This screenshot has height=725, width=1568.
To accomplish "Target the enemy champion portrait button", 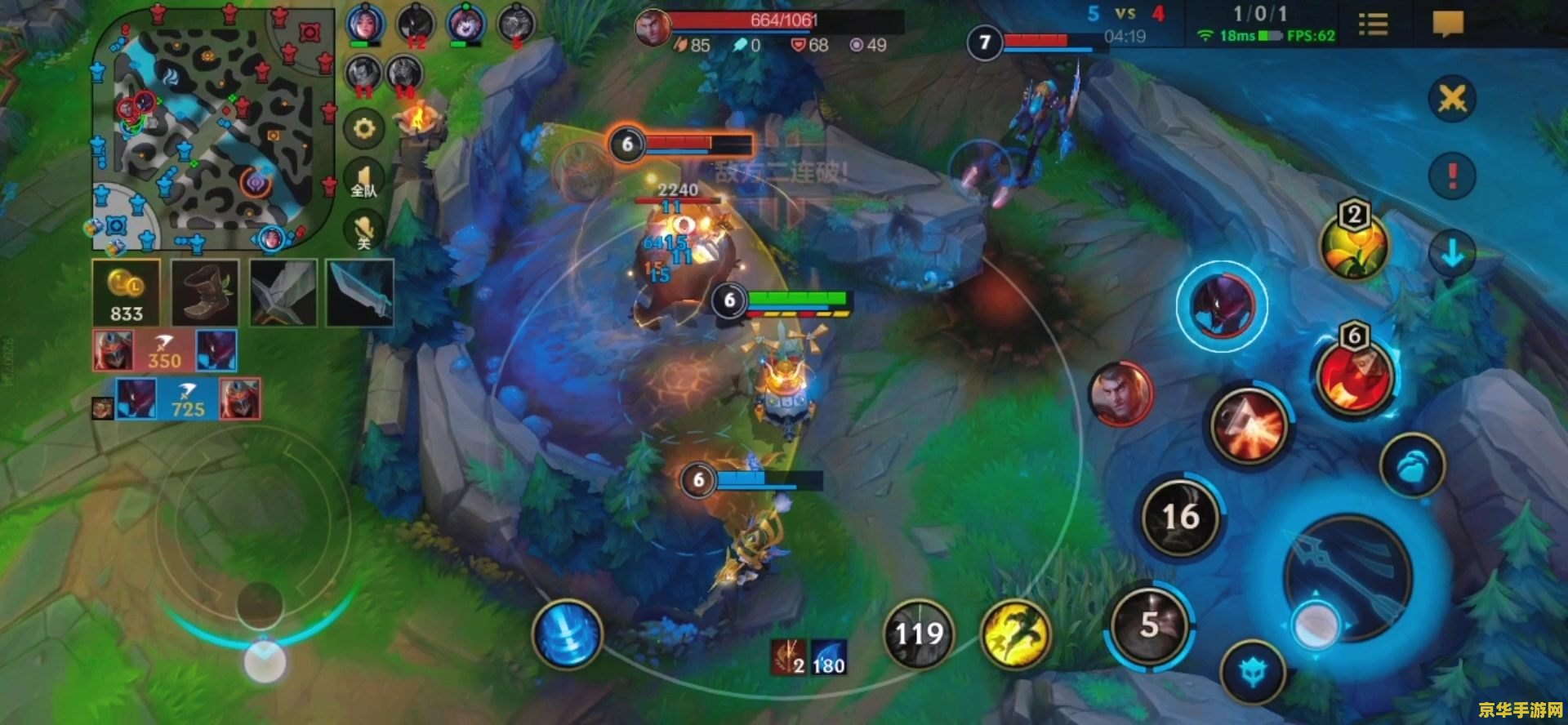I will [1120, 394].
